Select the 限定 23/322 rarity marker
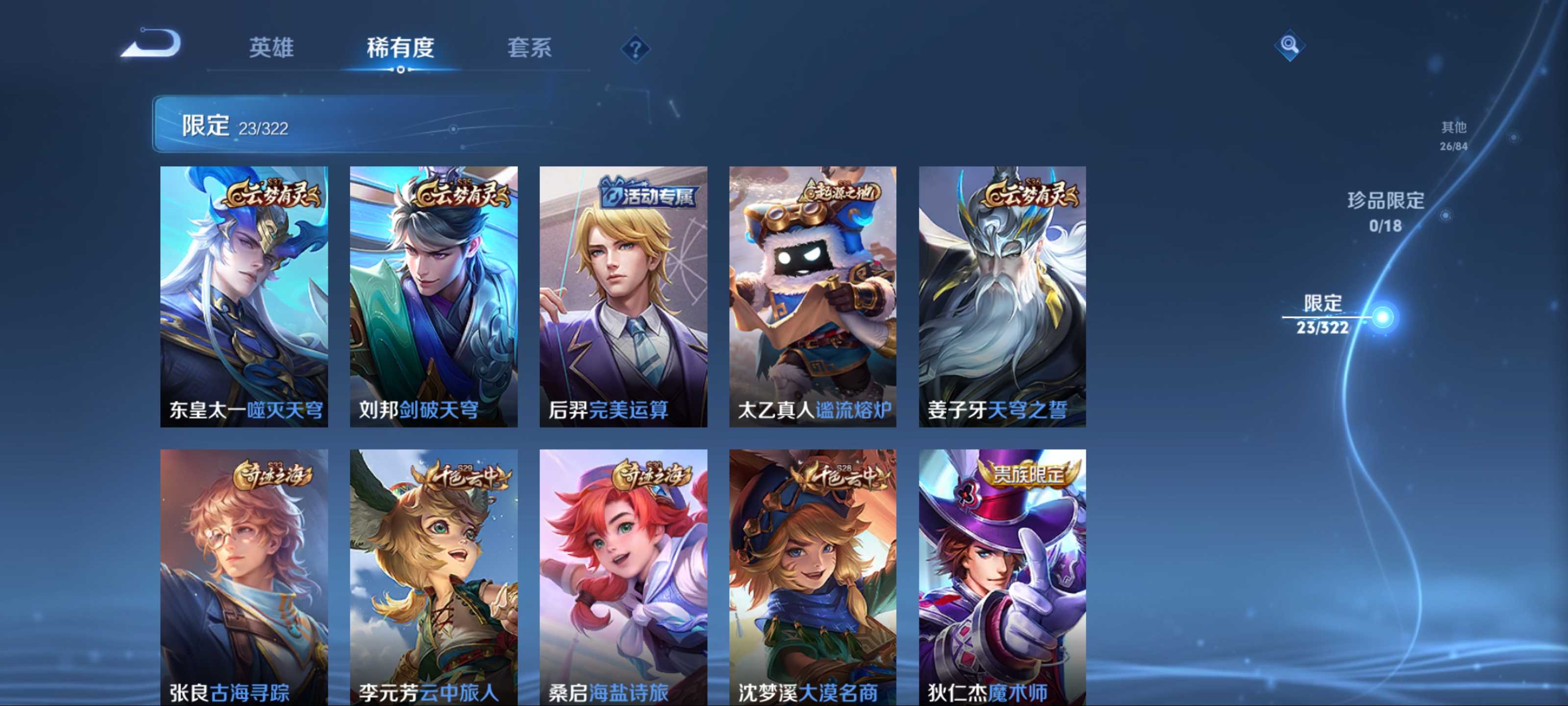 (x=1322, y=314)
